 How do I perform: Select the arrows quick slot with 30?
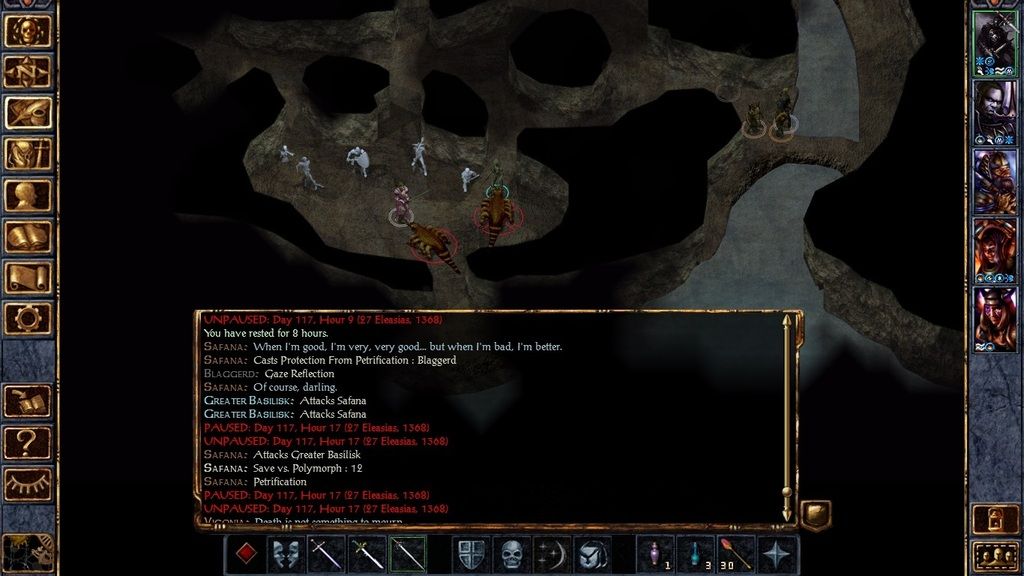[x=736, y=554]
